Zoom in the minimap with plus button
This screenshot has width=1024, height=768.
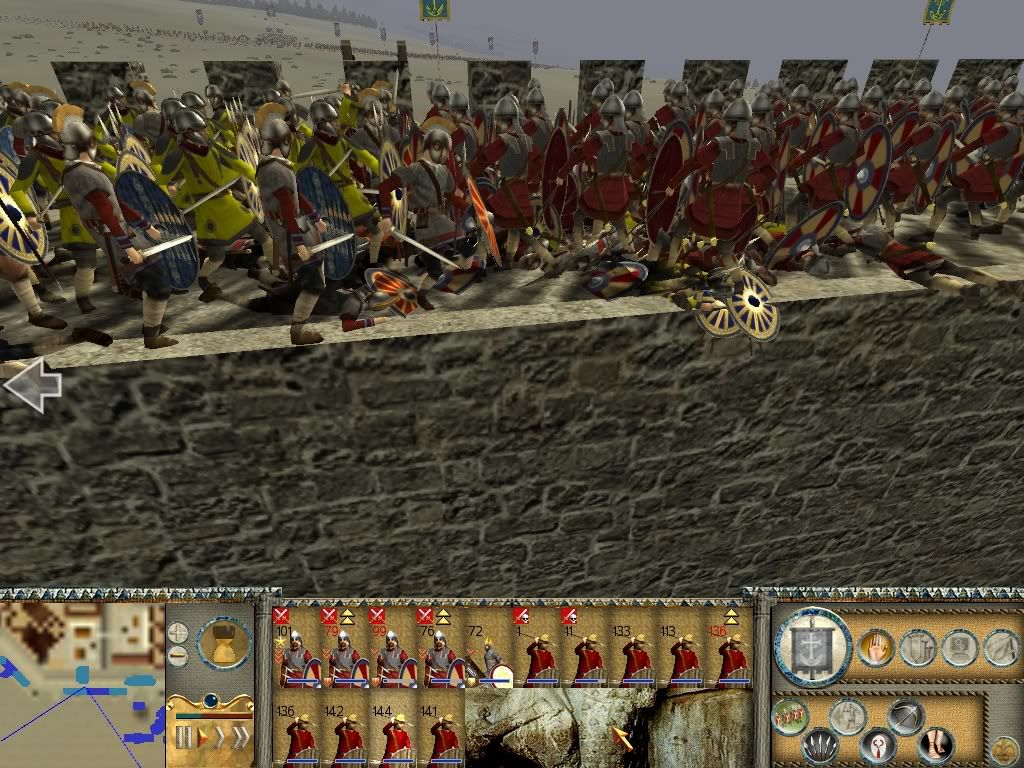(x=177, y=632)
